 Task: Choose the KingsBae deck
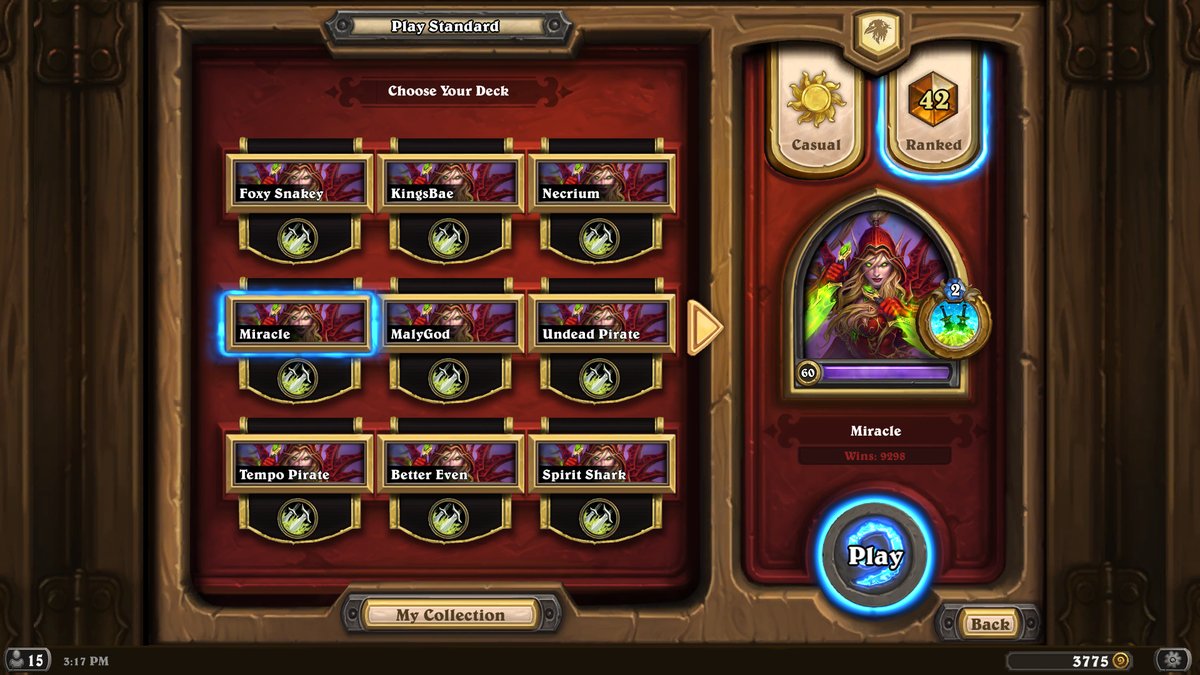pos(450,183)
